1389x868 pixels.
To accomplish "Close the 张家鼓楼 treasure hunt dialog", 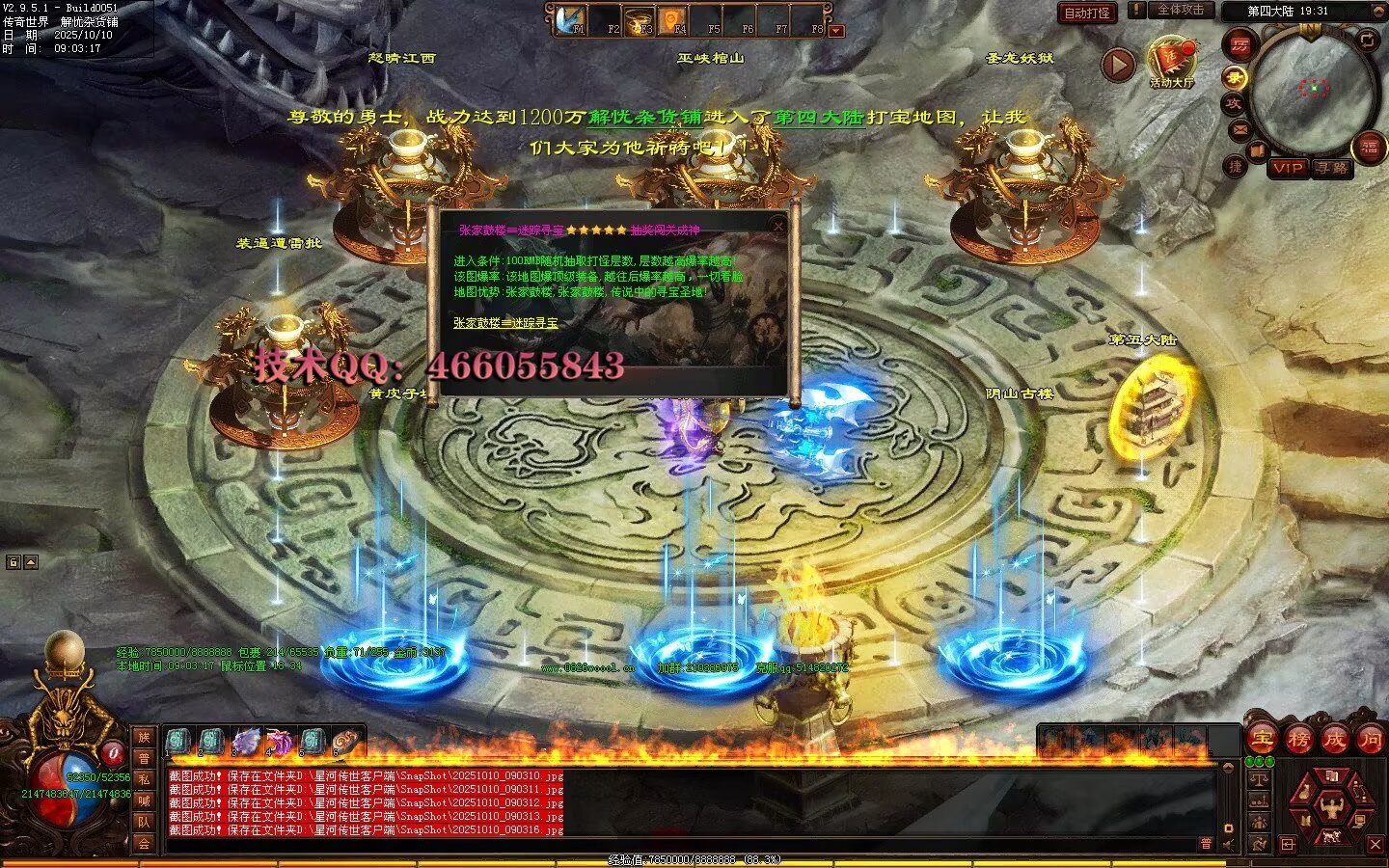I will pyautogui.click(x=778, y=226).
